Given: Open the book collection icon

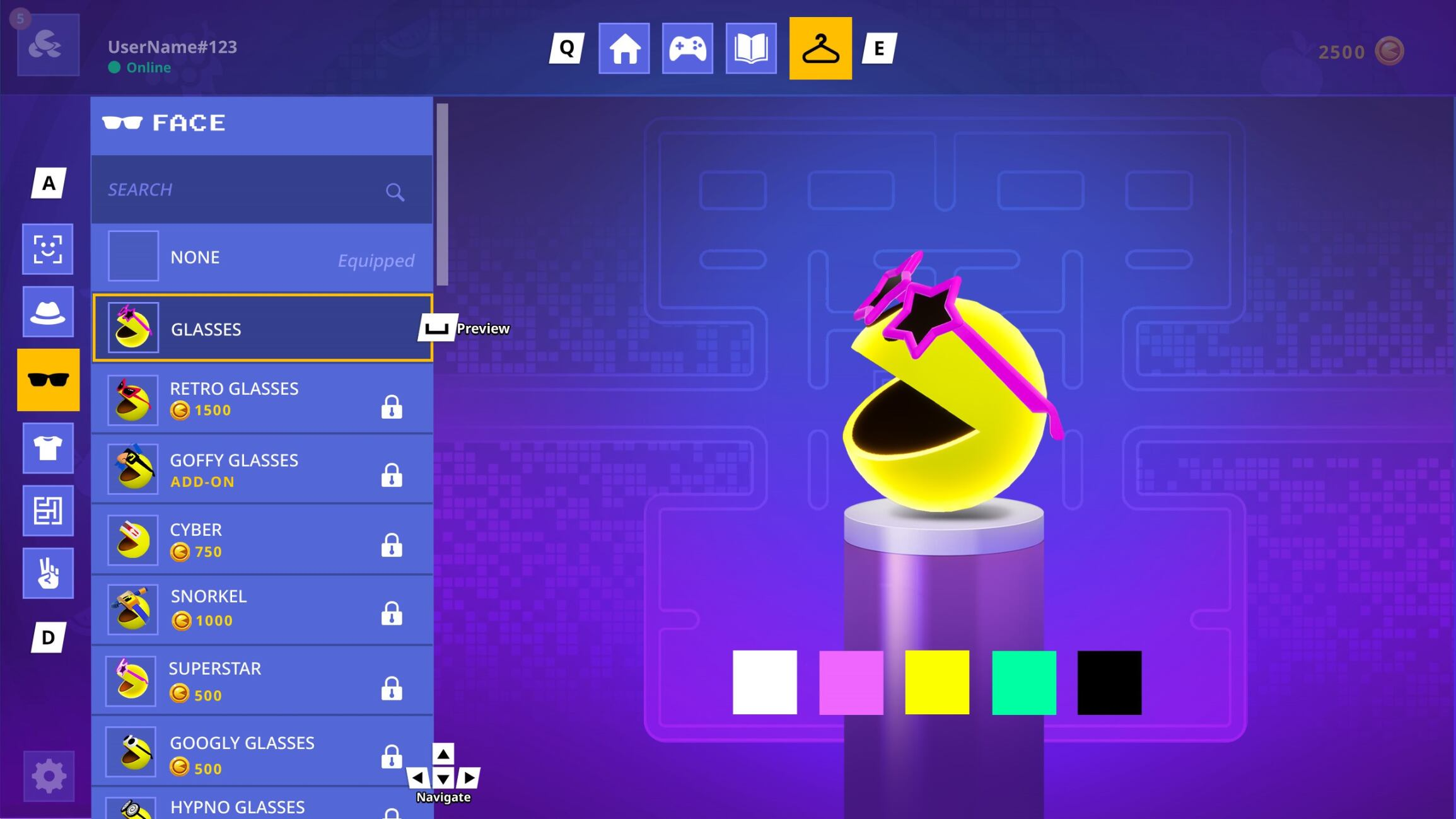Looking at the screenshot, I should [752, 49].
